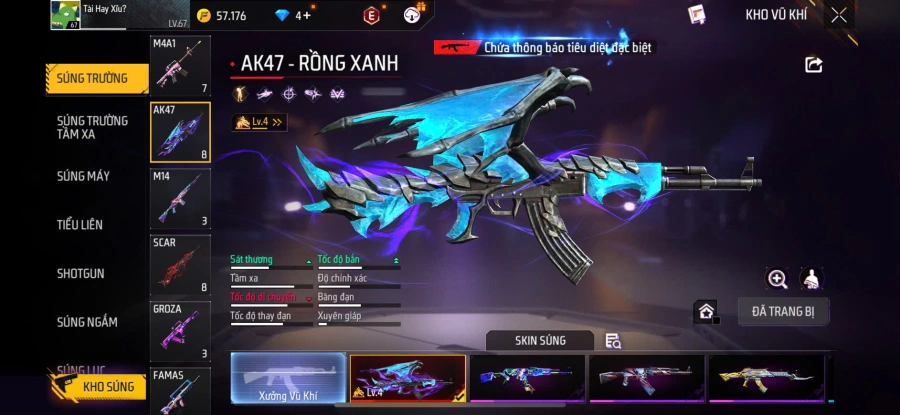The image size is (900, 415).
Task: Show the Shotgun weapon category
Action: (80, 273)
